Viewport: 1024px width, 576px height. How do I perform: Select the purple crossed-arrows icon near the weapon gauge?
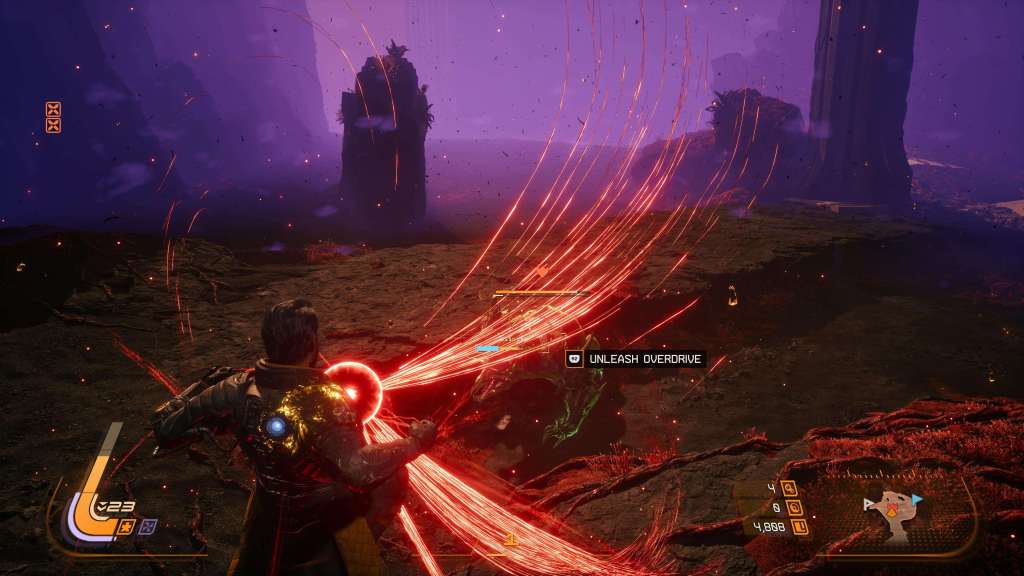pos(146,525)
